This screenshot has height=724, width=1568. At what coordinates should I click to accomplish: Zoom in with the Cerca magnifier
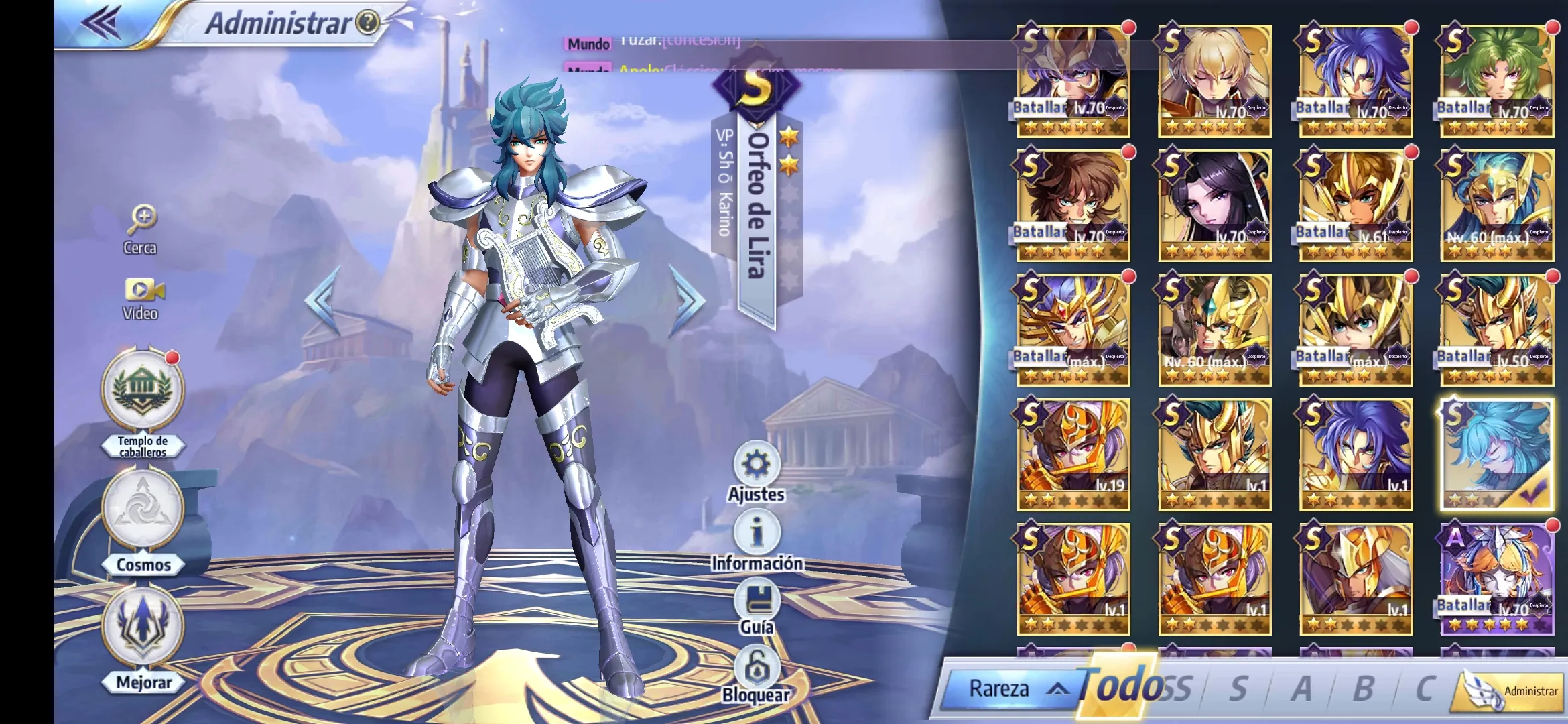[x=141, y=219]
